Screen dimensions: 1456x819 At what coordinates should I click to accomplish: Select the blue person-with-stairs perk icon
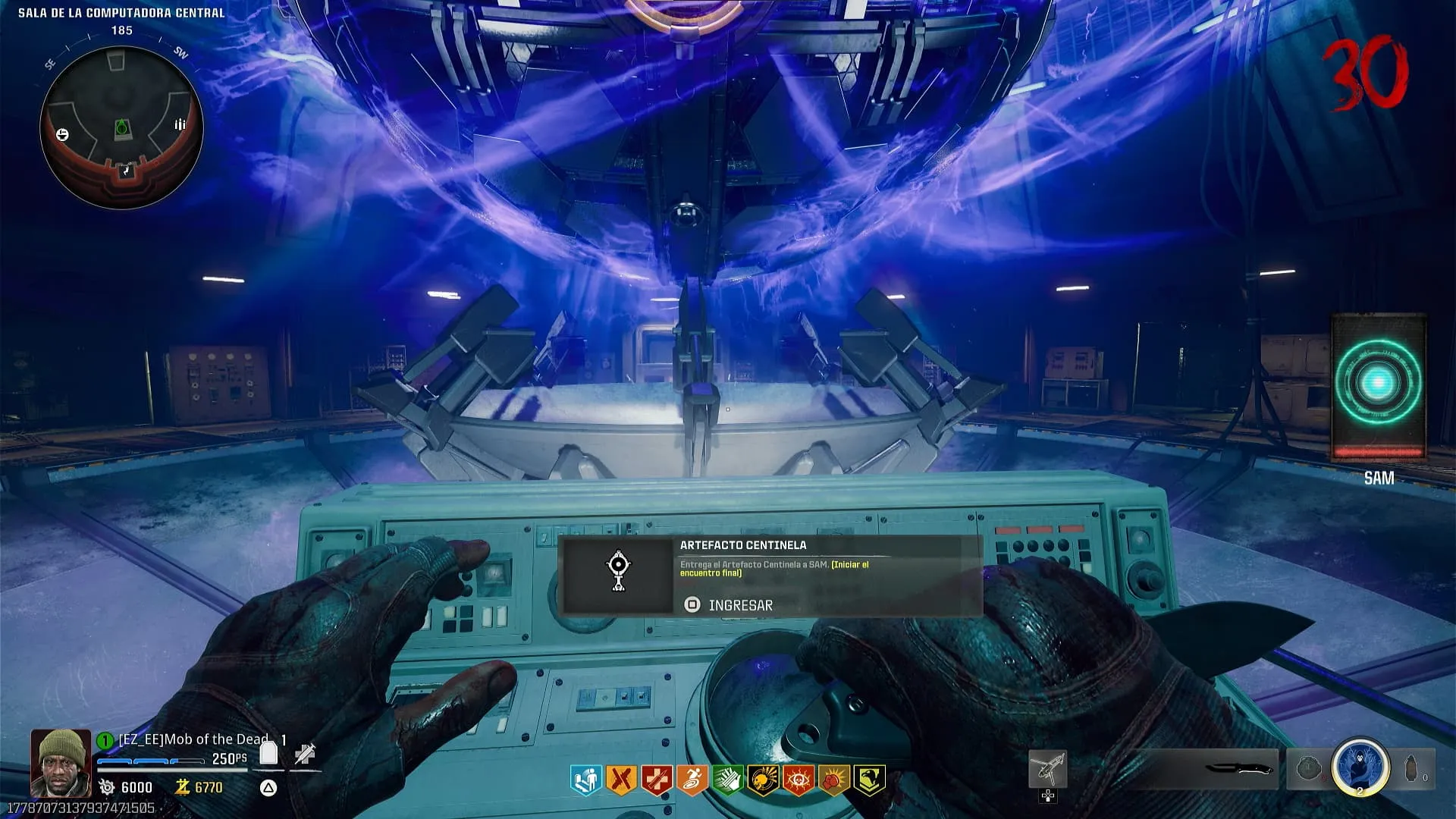585,780
